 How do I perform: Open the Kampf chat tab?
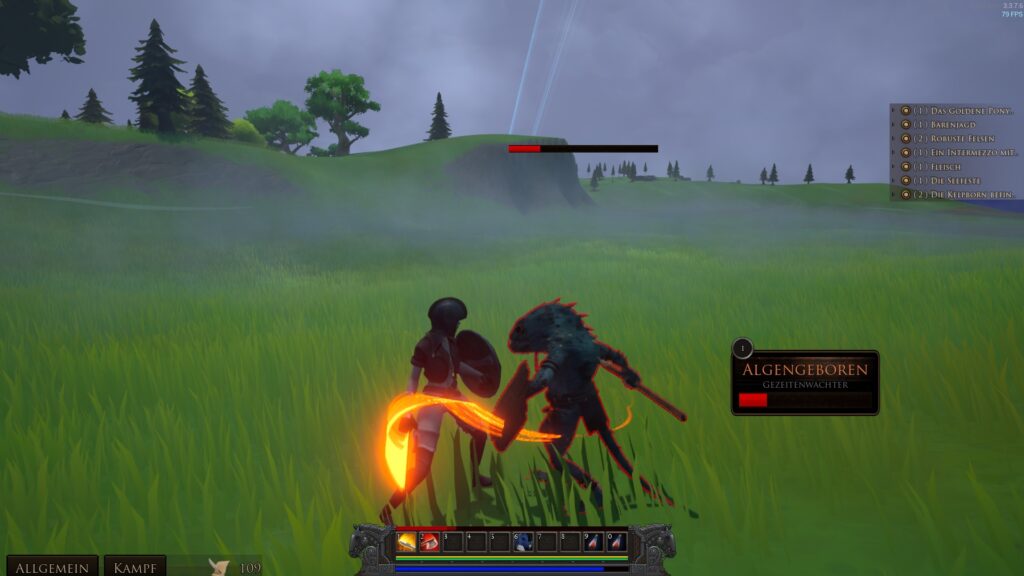pyautogui.click(x=134, y=567)
